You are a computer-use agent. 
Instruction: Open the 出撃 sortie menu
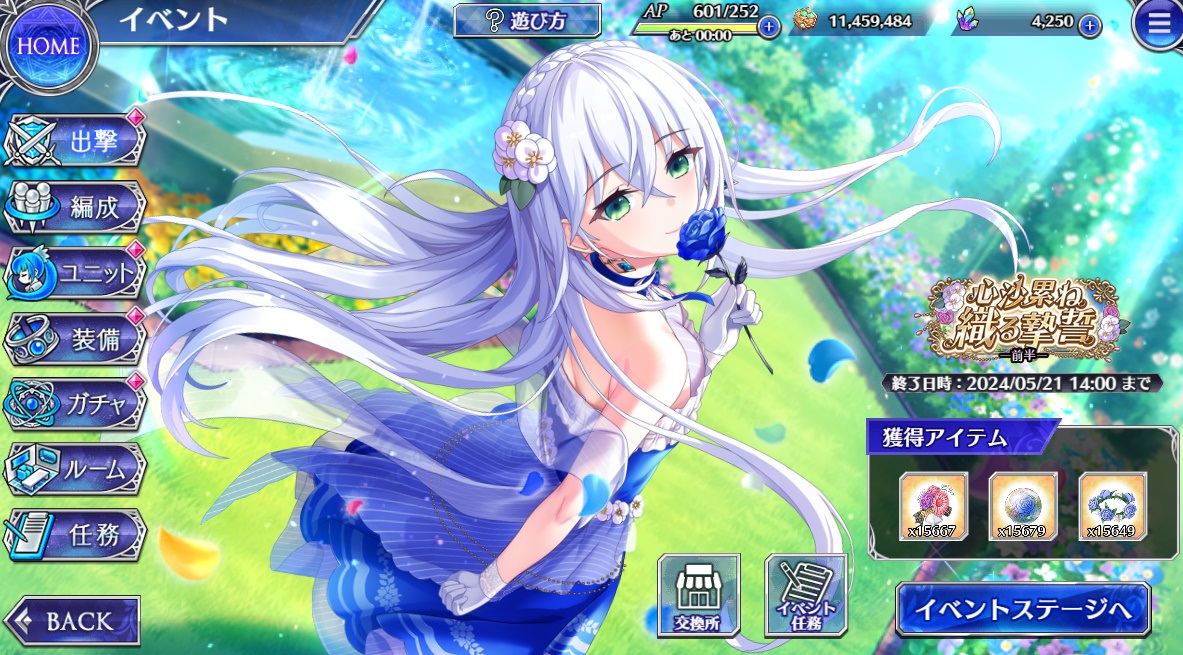point(80,142)
